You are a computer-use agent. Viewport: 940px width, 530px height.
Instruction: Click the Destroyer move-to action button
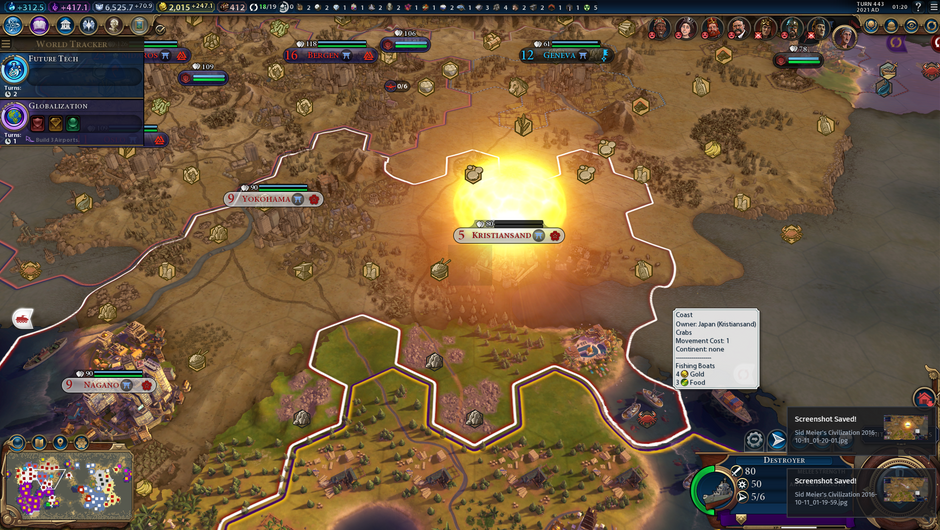[x=777, y=439]
